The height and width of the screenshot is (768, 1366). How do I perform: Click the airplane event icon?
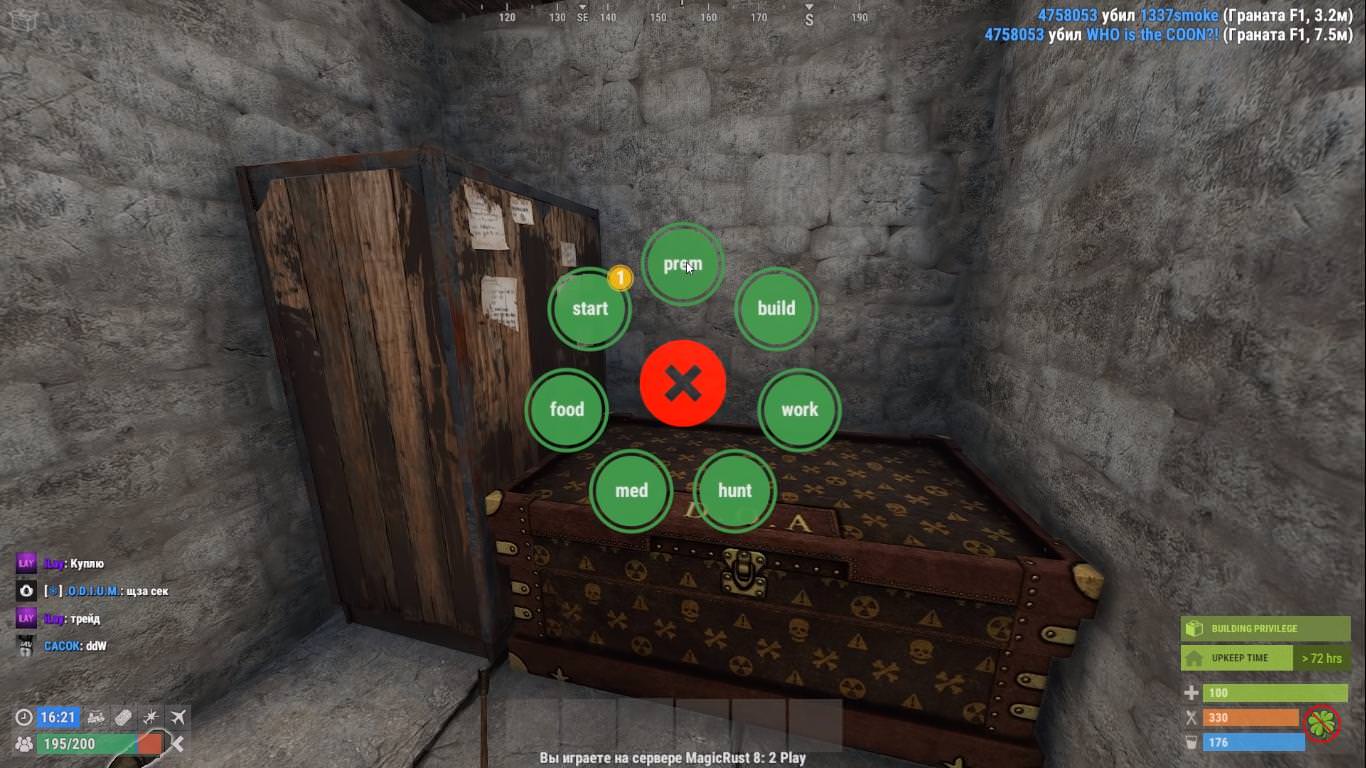(178, 717)
